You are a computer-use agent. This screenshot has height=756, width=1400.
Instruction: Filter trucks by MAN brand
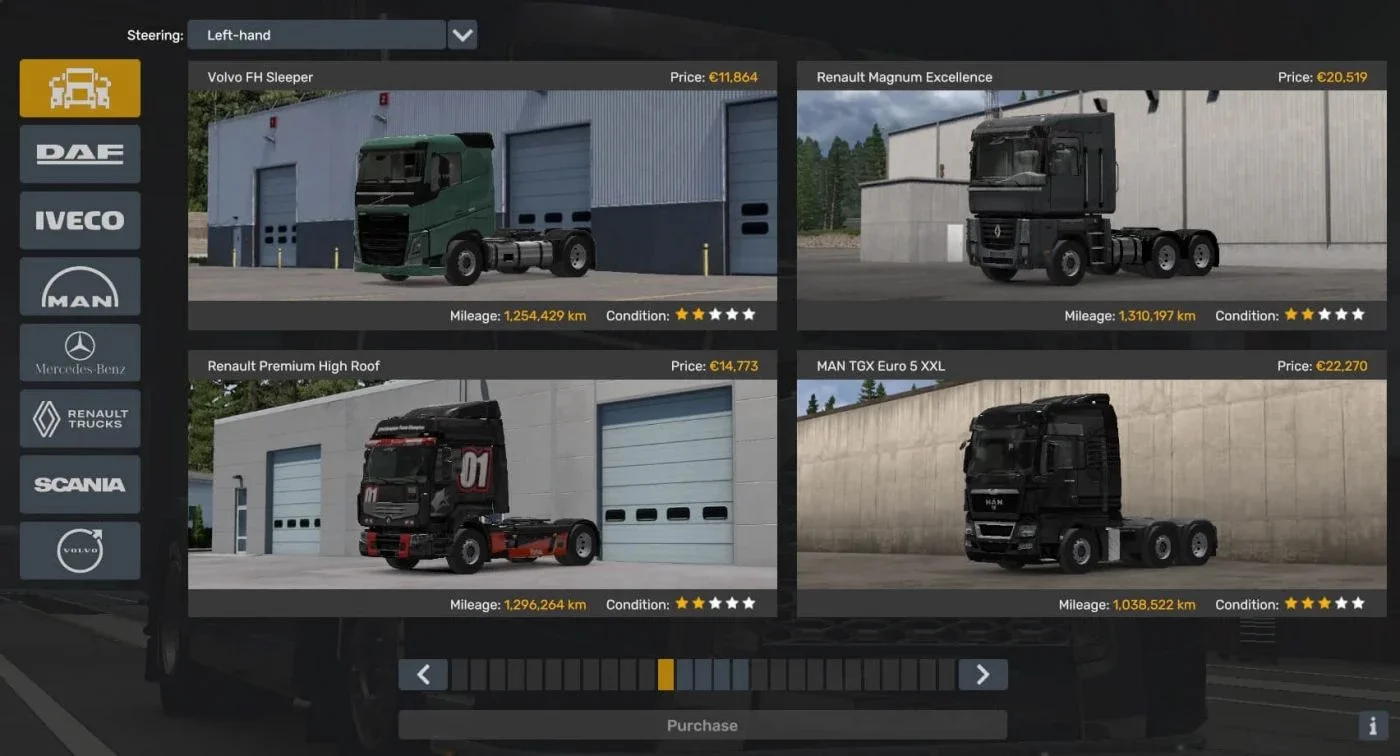[x=79, y=286]
